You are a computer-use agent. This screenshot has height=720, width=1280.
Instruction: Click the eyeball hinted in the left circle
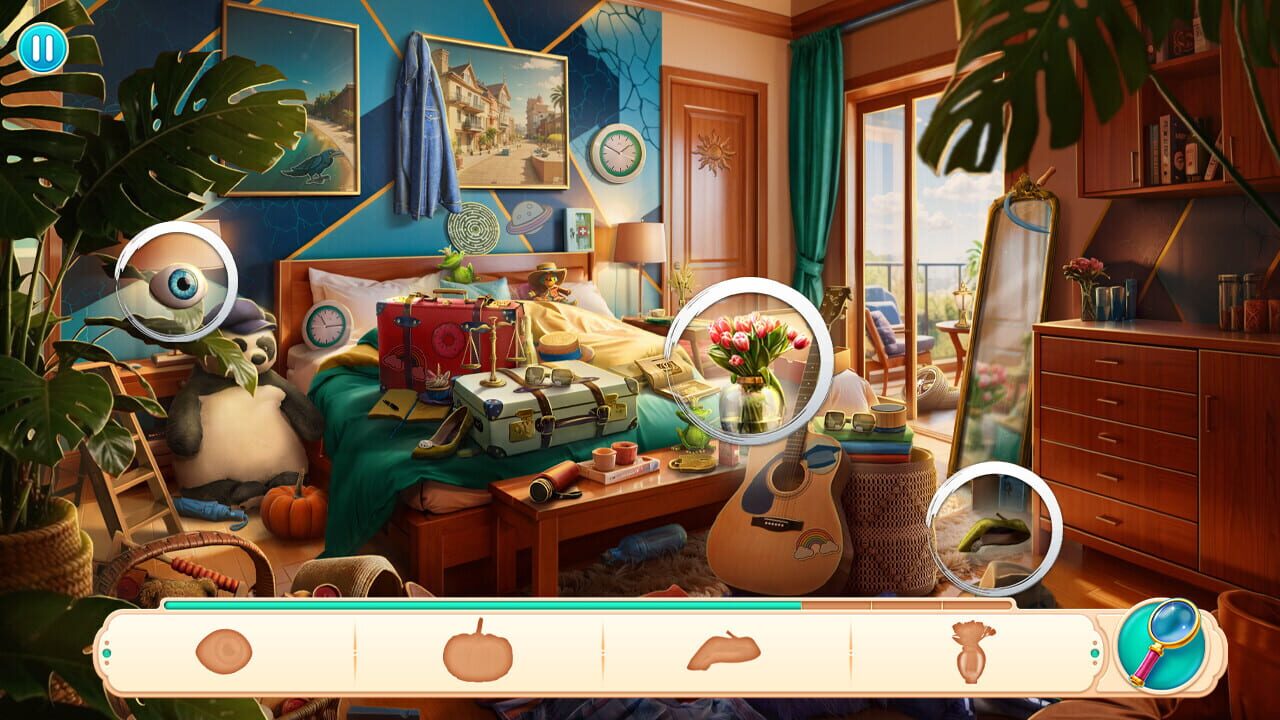(176, 285)
